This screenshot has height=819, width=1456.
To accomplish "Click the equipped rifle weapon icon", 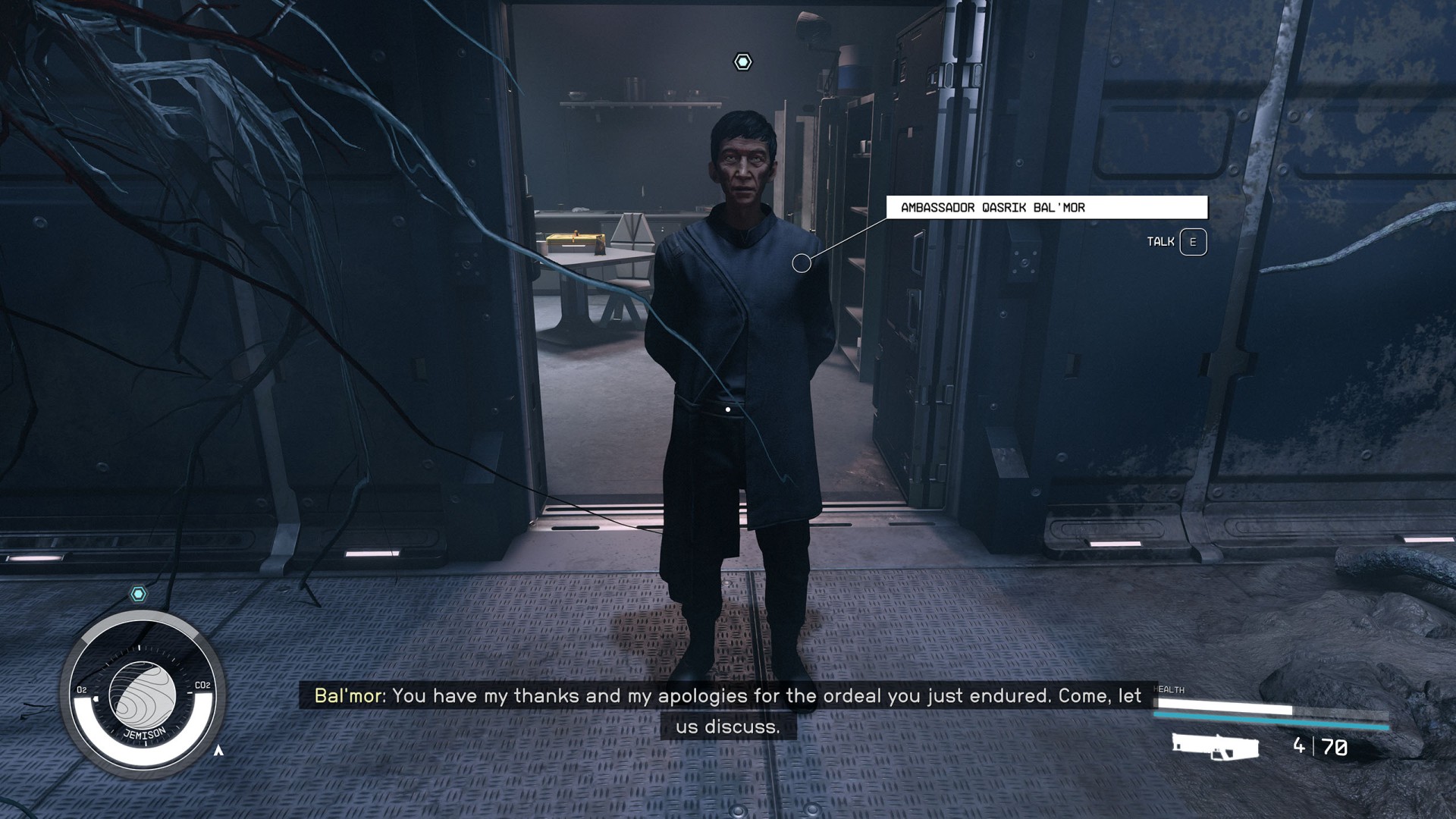I will click(1215, 746).
